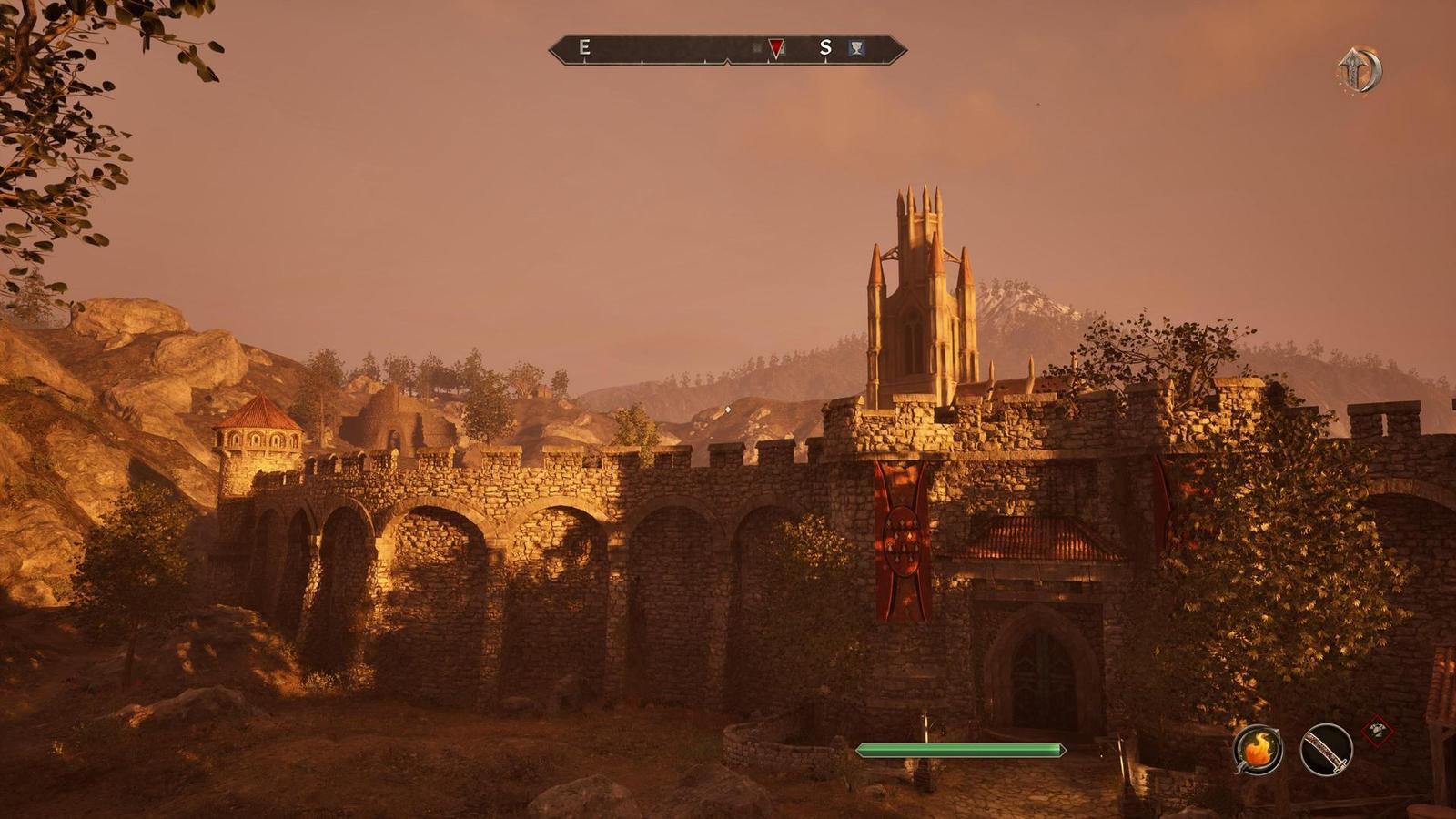The width and height of the screenshot is (1456, 819).
Task: Click the level-up arrow icon
Action: [x=1360, y=70]
